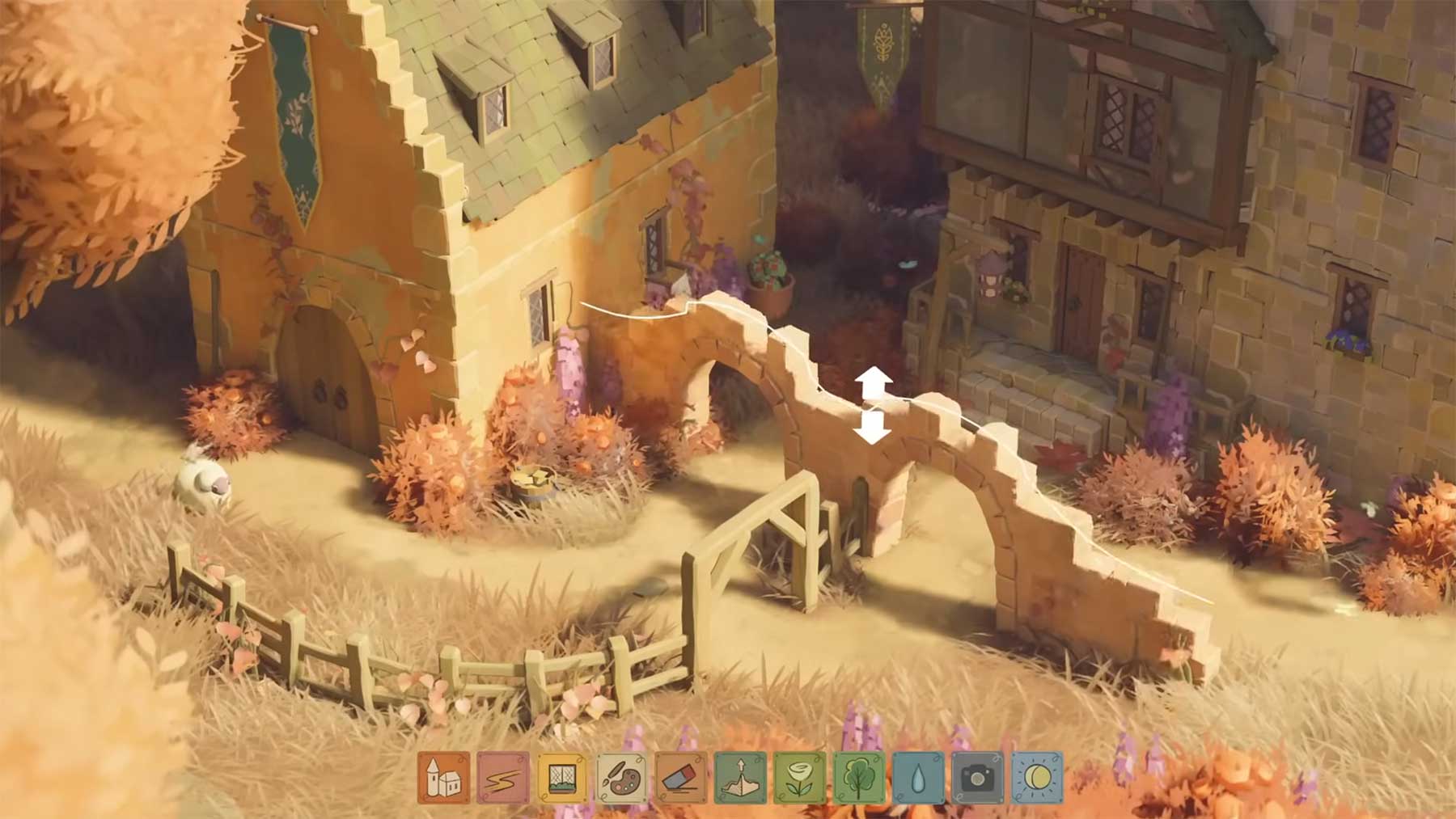Open the window decoration tool
Screen dimensions: 1456x819
point(562,778)
